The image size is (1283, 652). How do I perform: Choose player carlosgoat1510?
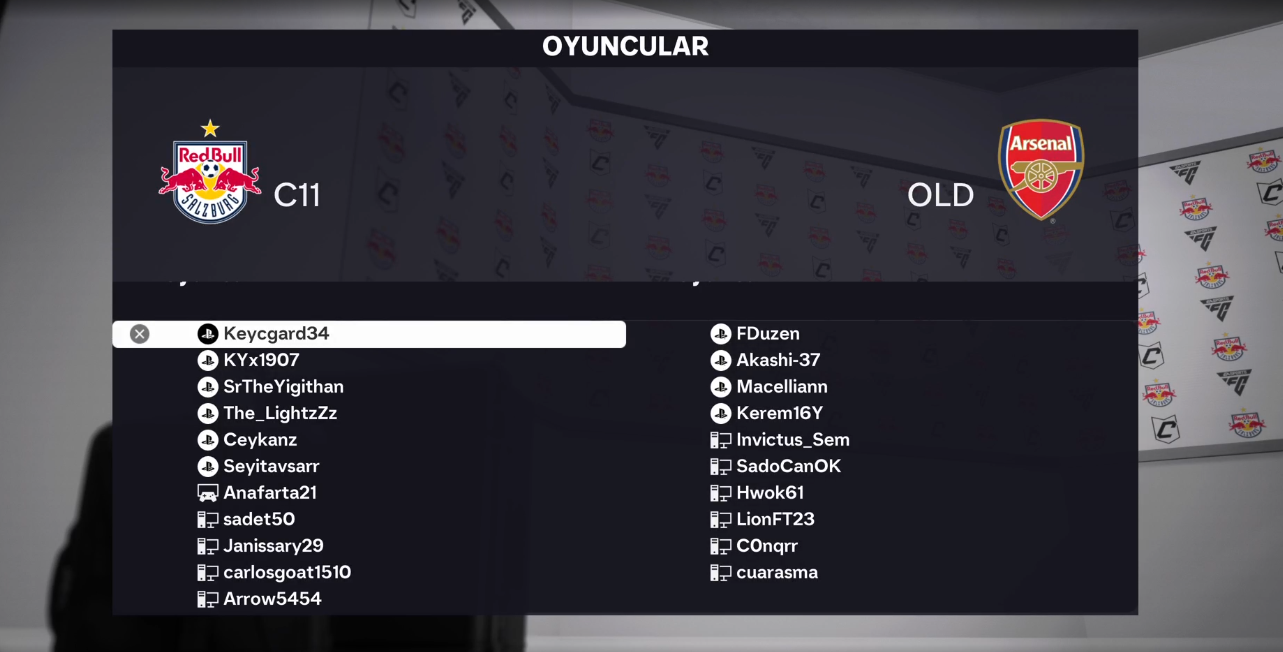tap(287, 572)
